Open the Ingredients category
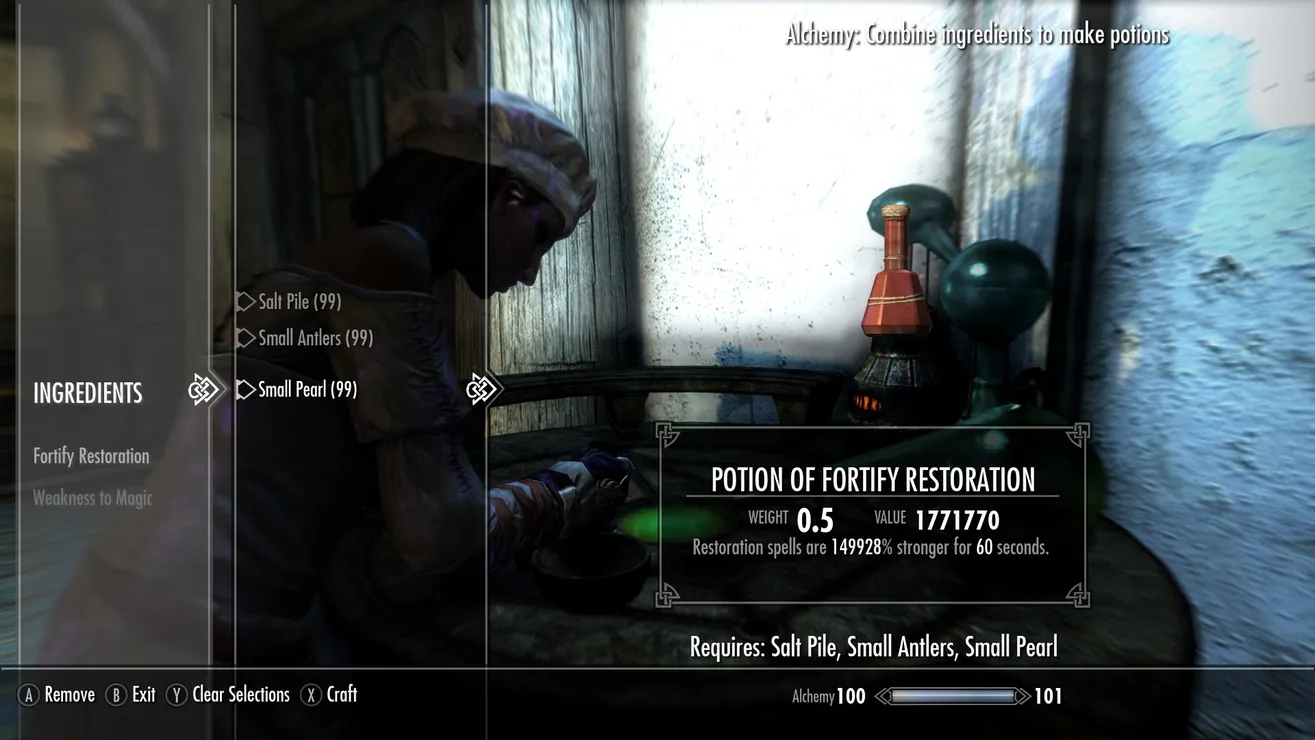Image resolution: width=1315 pixels, height=740 pixels. (x=88, y=393)
